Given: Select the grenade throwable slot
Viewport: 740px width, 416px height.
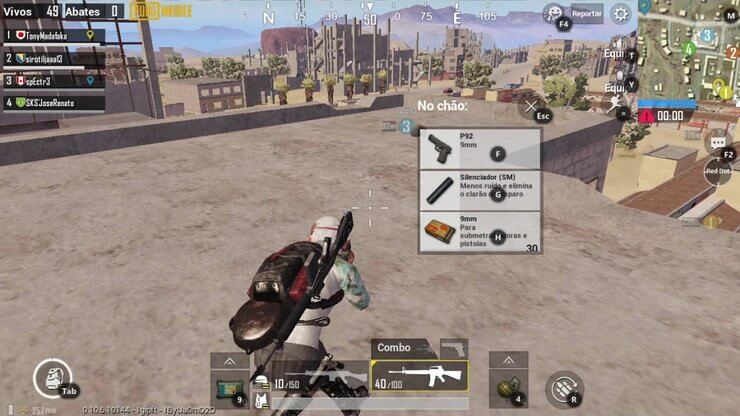Looking at the screenshot, I should pos(508,384).
